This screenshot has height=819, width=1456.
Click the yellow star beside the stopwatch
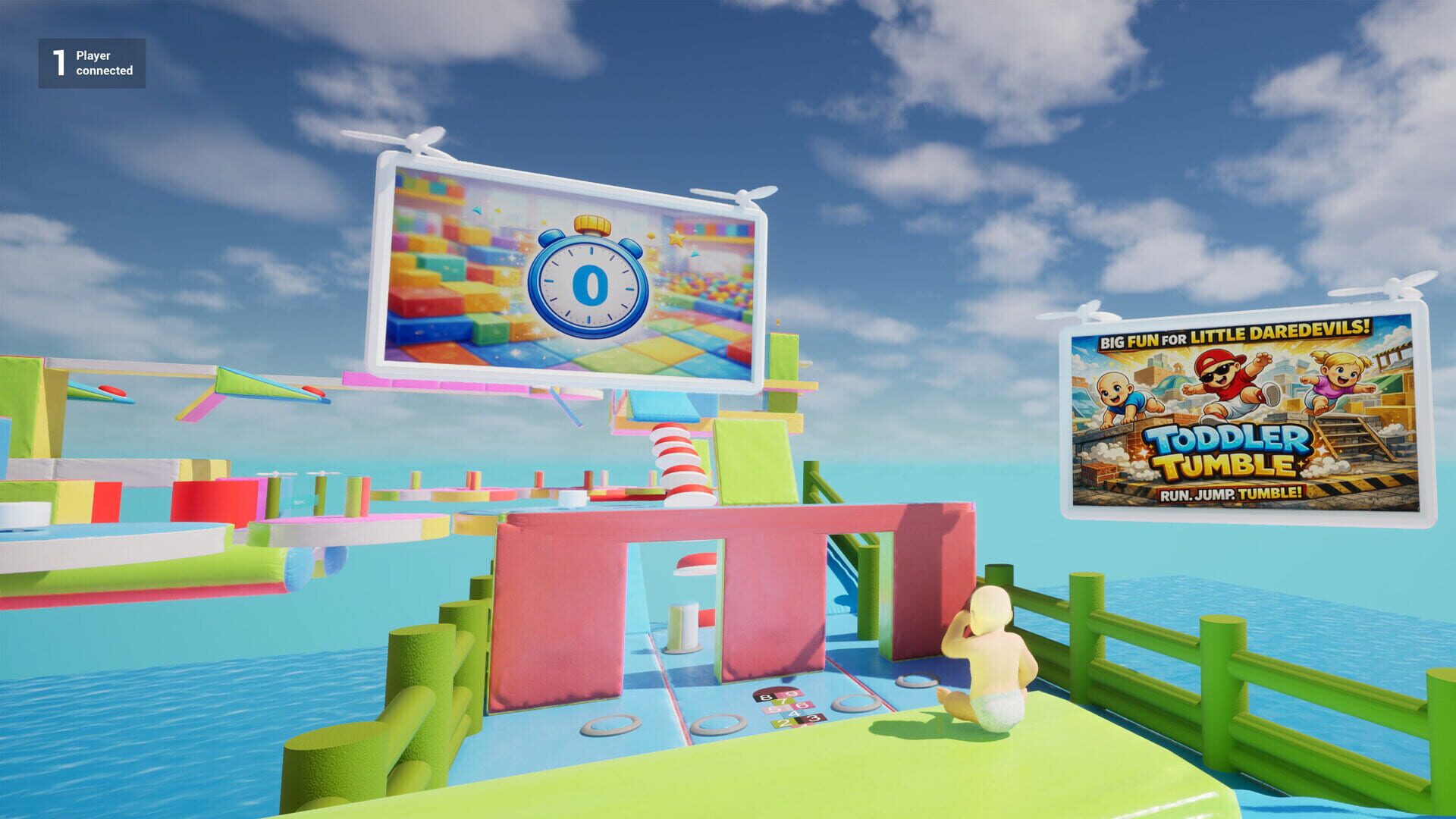tap(677, 240)
